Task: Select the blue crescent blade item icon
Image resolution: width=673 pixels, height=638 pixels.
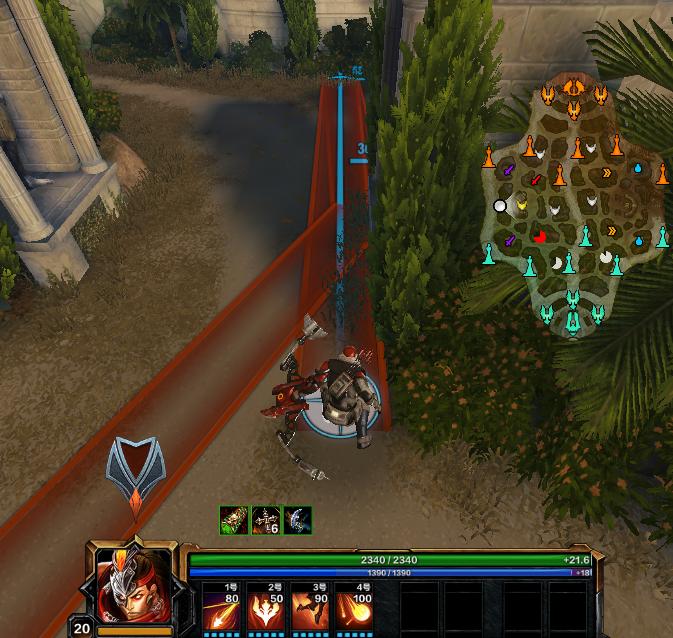Action: point(298,521)
